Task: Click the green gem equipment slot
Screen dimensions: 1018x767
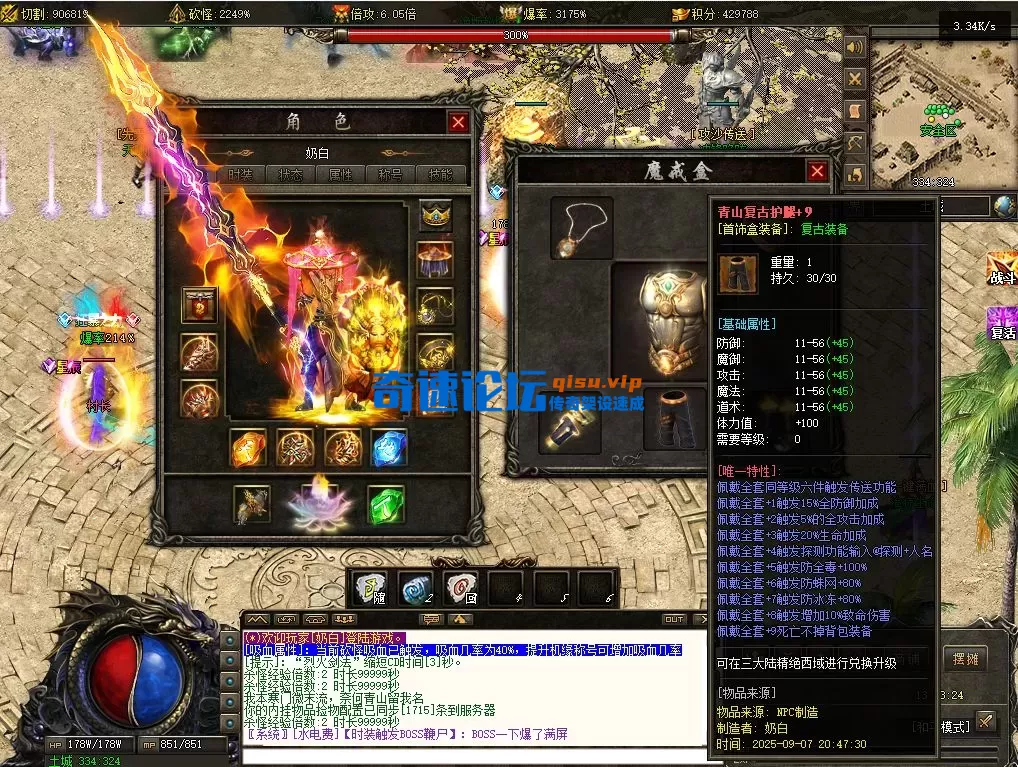Action: (385, 504)
